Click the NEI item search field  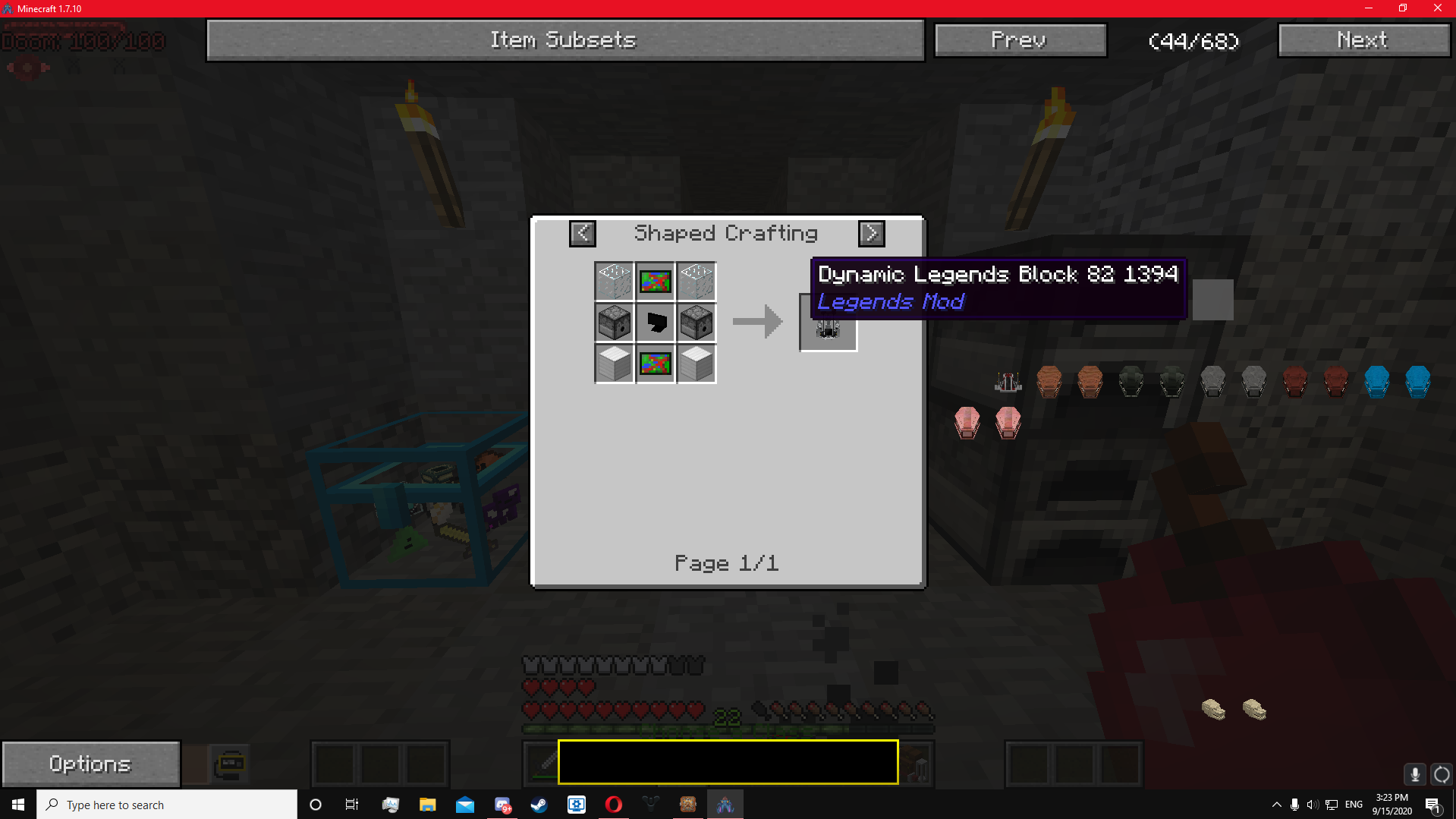(x=727, y=762)
